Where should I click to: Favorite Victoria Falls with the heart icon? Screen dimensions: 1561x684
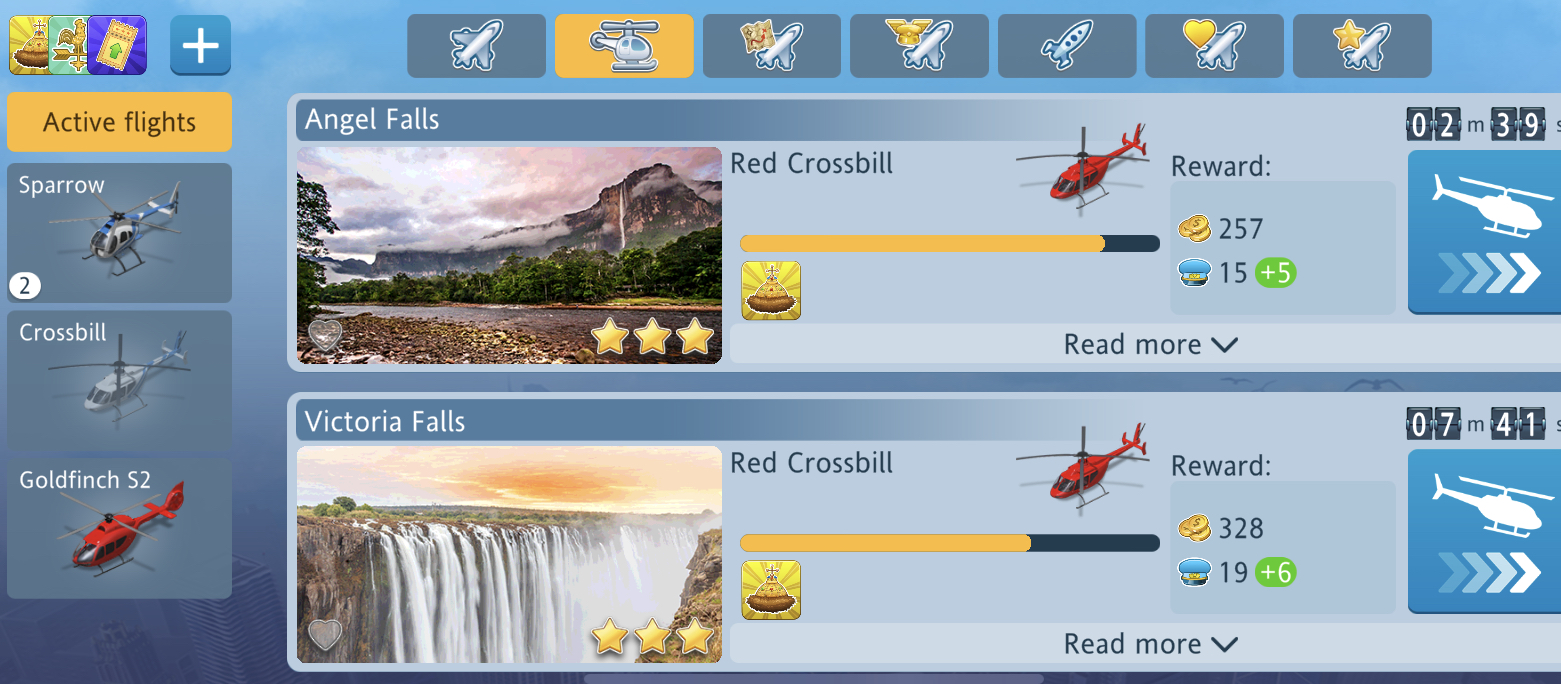pyautogui.click(x=325, y=634)
